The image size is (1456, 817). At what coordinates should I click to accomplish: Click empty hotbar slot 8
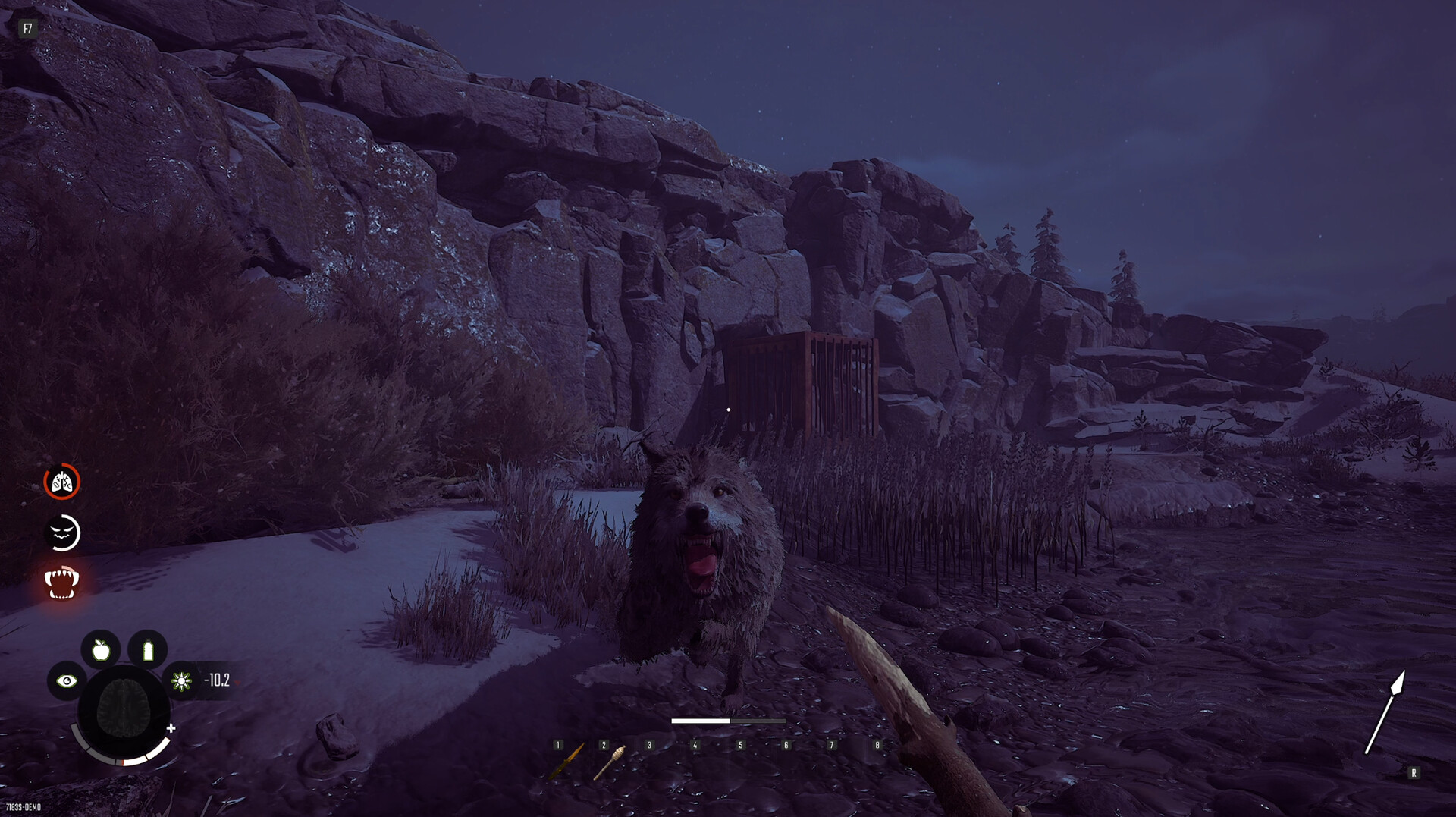(877, 745)
